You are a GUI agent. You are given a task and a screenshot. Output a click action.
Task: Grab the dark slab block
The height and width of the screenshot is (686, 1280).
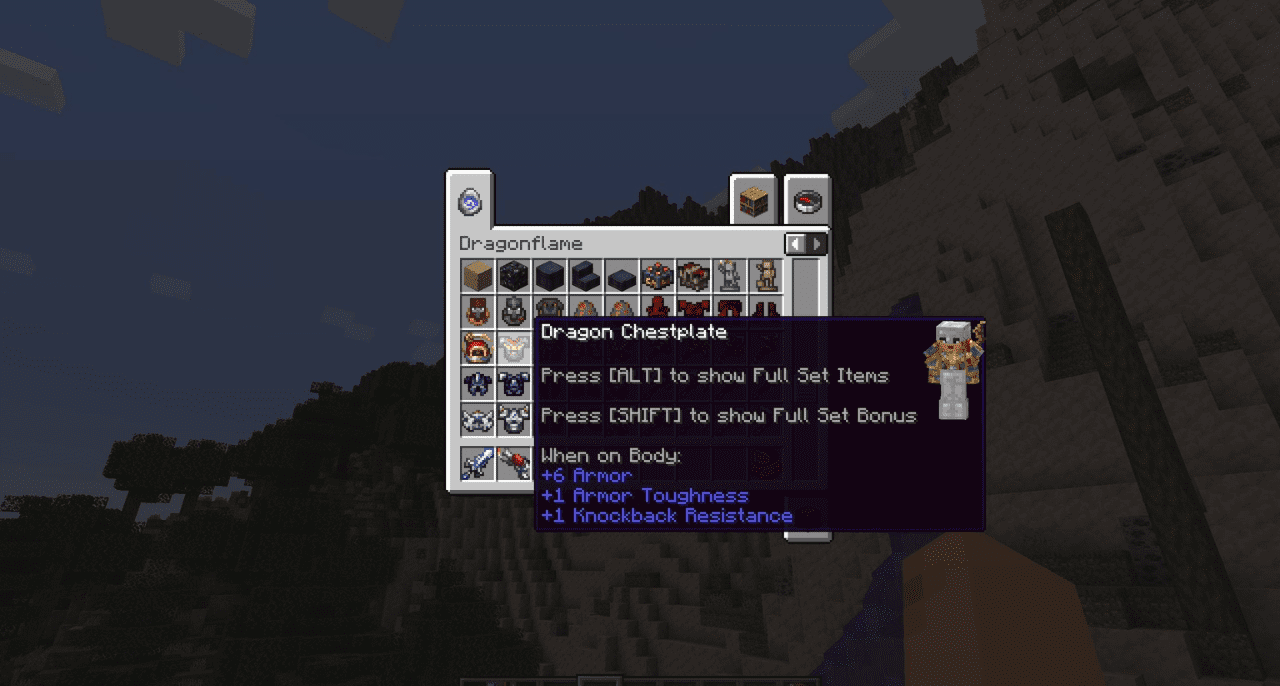pyautogui.click(x=622, y=276)
